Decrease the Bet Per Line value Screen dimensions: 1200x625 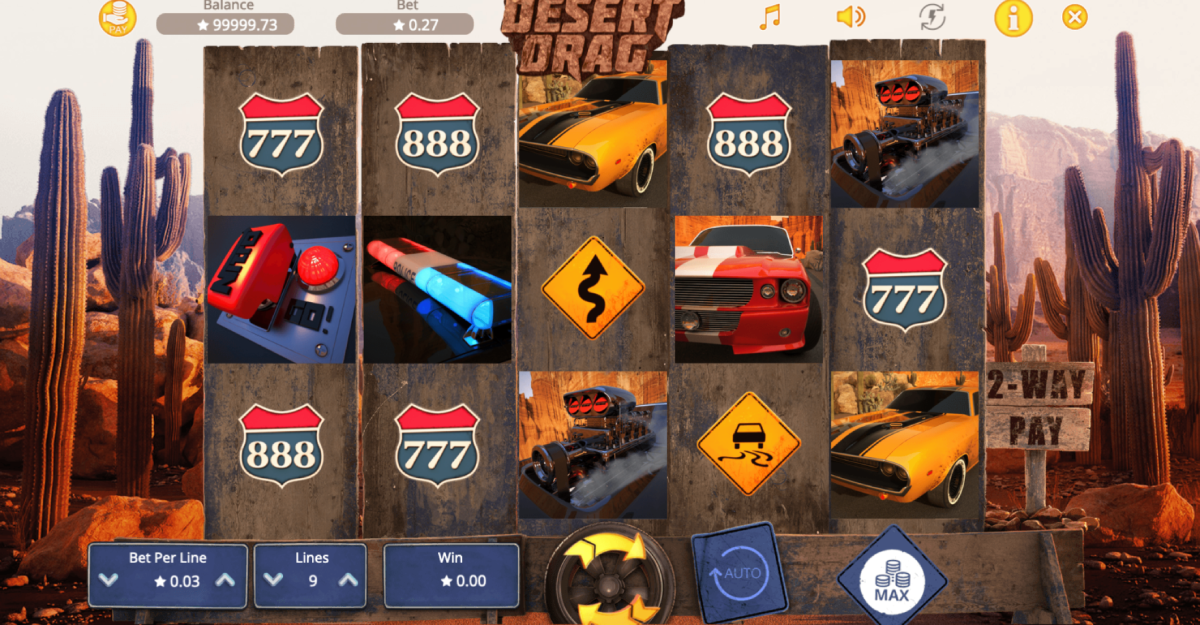[109, 580]
